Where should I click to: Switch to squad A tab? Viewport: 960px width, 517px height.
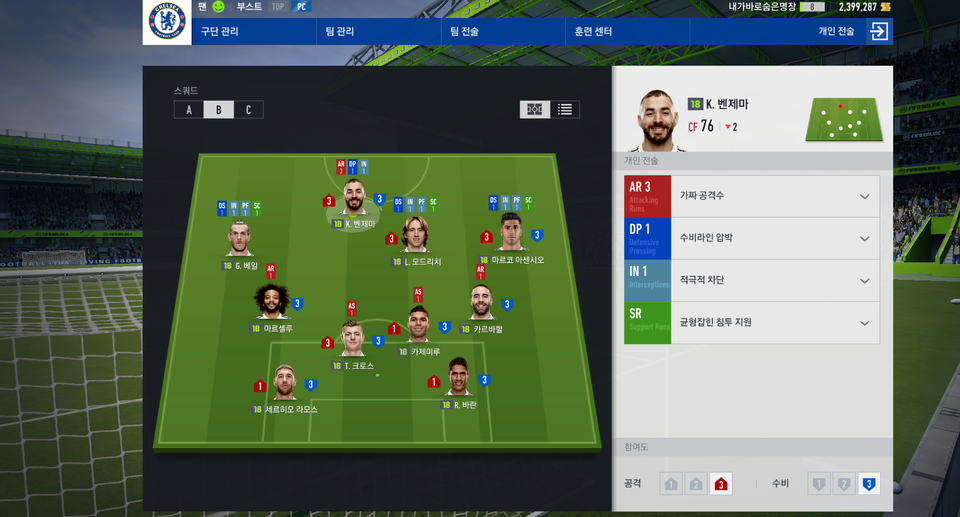pyautogui.click(x=188, y=110)
